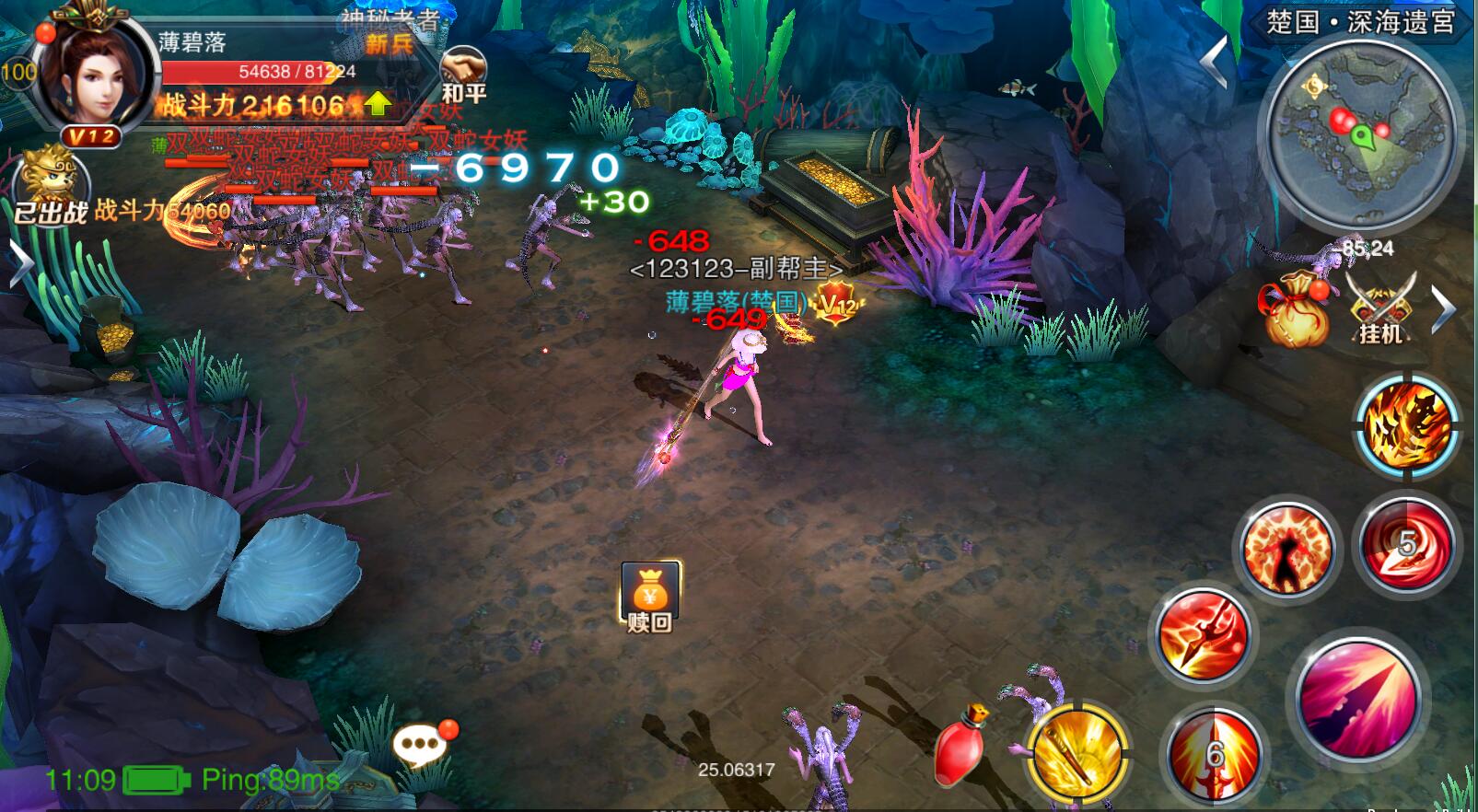Open the 赎回 redeem money bag
Screen dimensions: 1478x812
(650, 597)
